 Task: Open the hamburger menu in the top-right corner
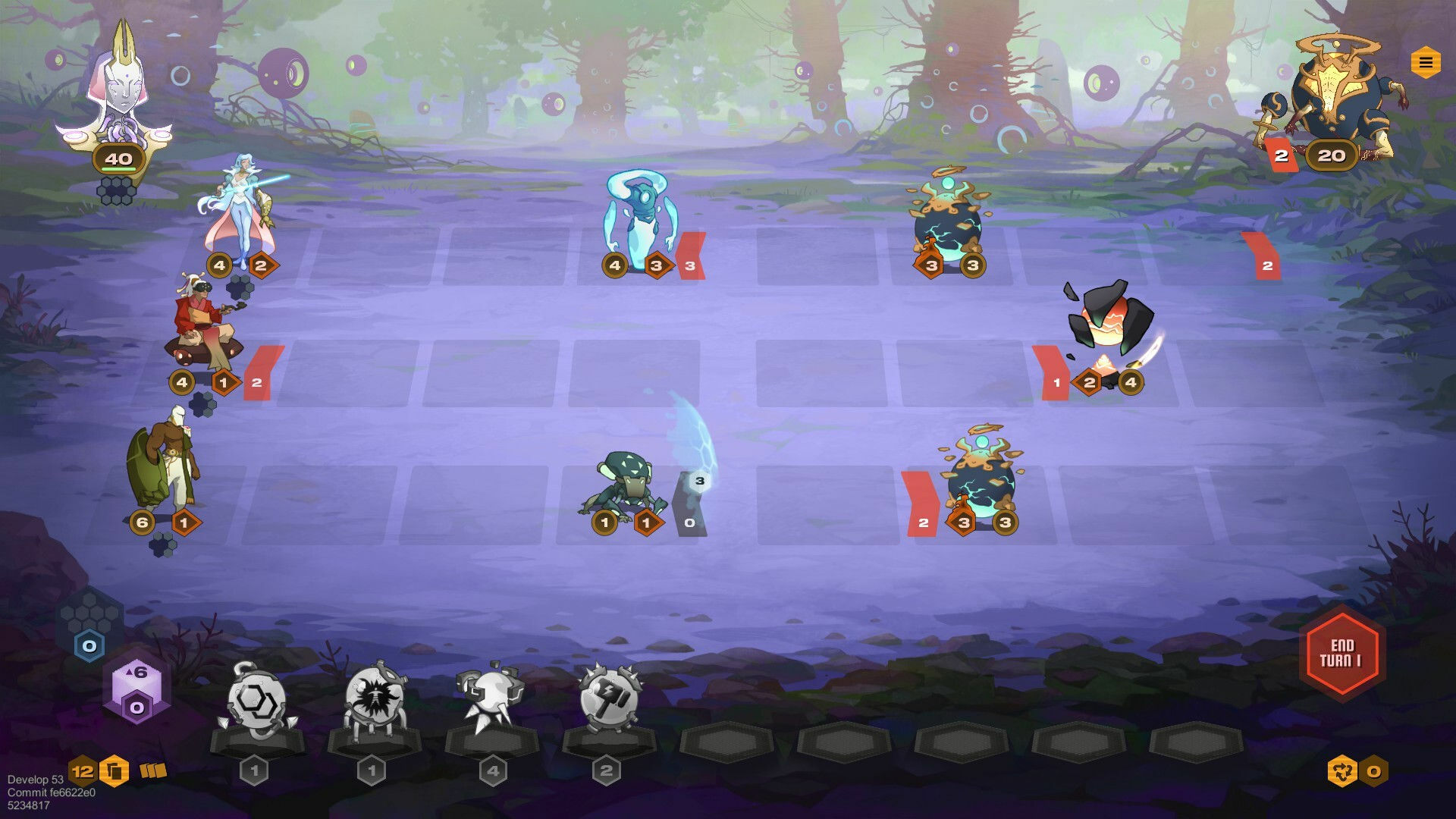[x=1423, y=59]
